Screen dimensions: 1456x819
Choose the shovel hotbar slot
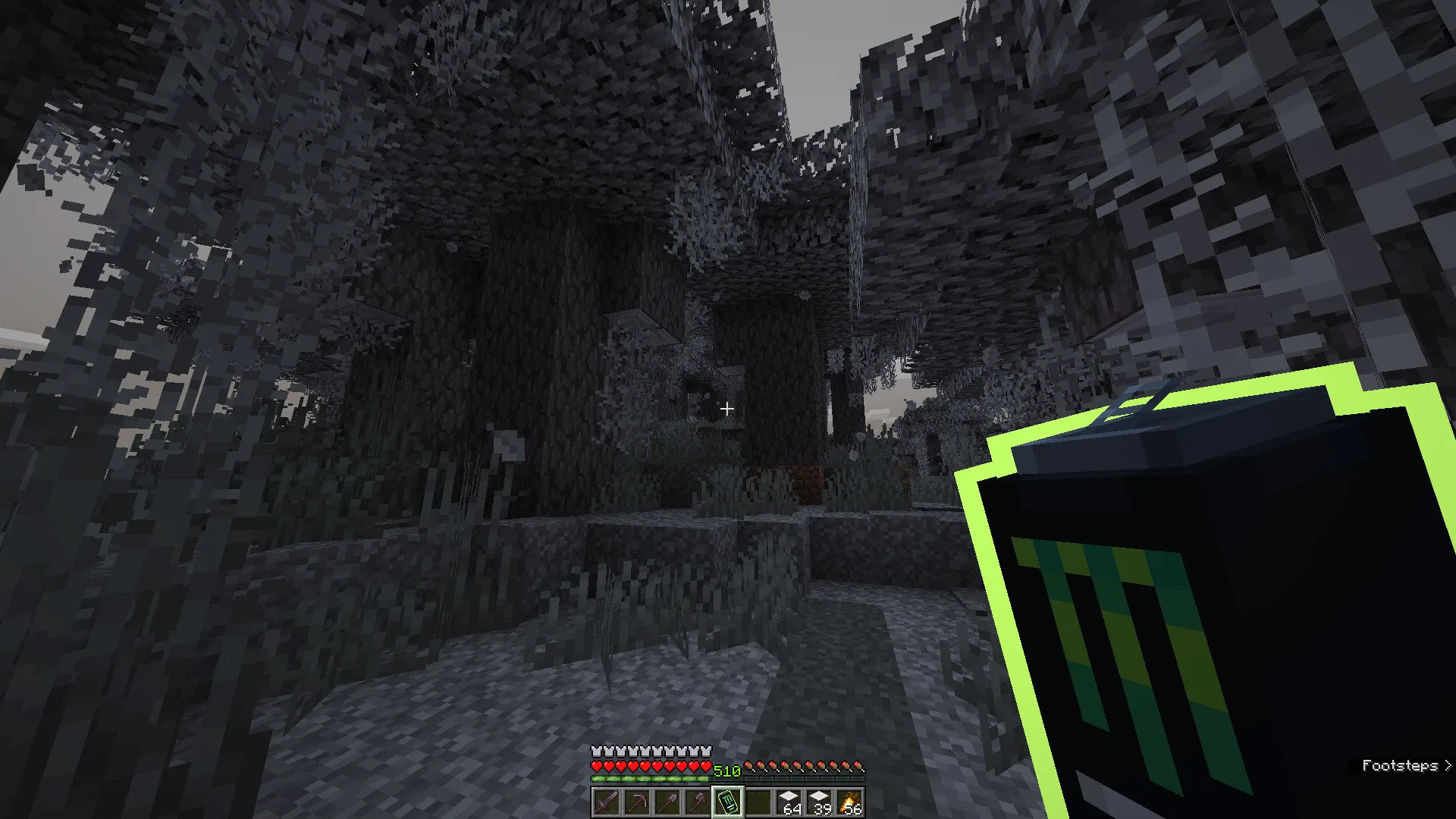[x=667, y=802]
